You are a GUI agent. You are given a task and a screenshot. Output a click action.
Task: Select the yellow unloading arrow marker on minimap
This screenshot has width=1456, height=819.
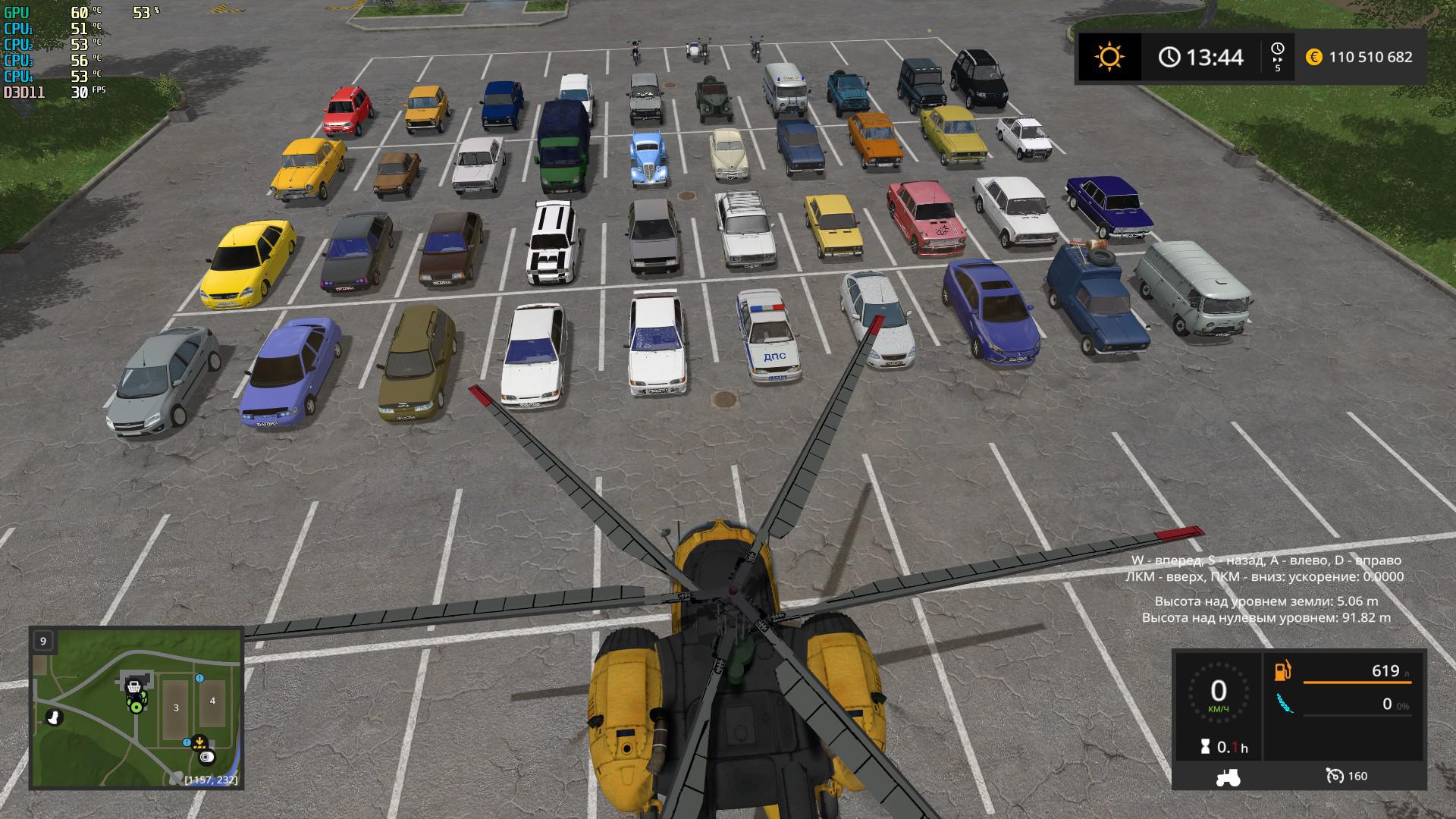point(199,741)
